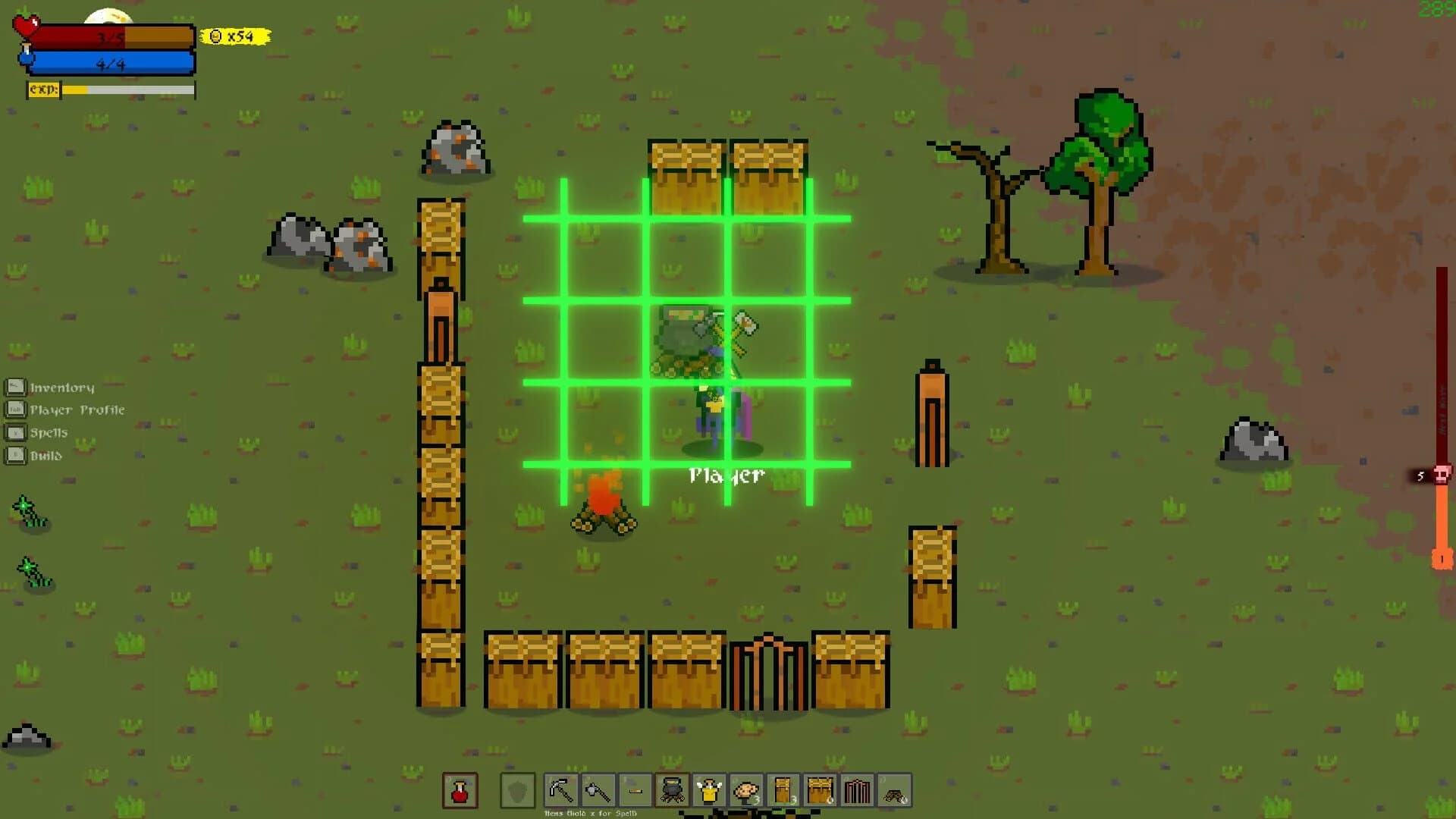This screenshot has width=1456, height=819.
Task: Select the cauldron item in the hotbar
Action: click(672, 791)
